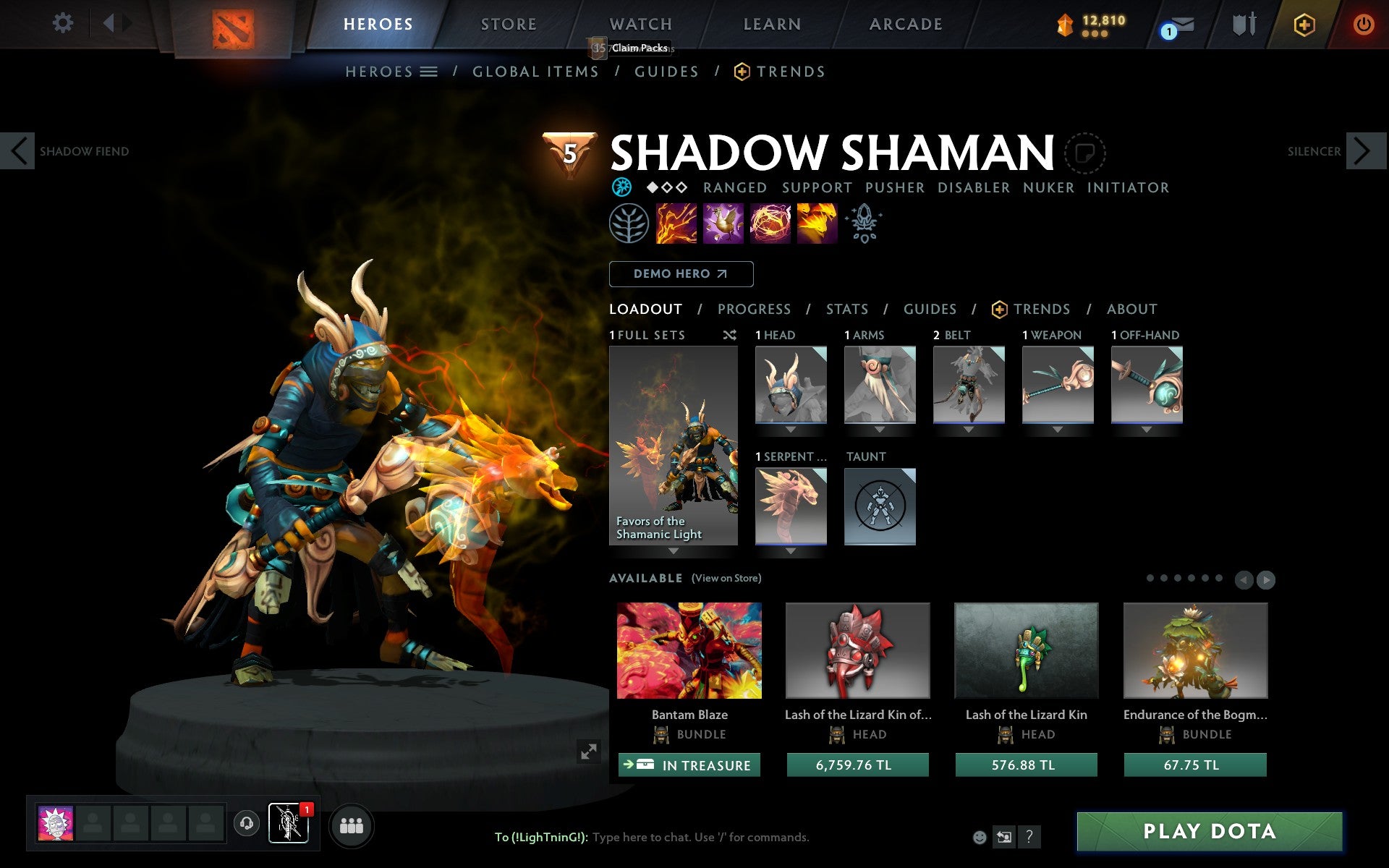Viewport: 1389px width, 868px height.
Task: Select the second difficulty diamond indicator
Action: tap(666, 187)
